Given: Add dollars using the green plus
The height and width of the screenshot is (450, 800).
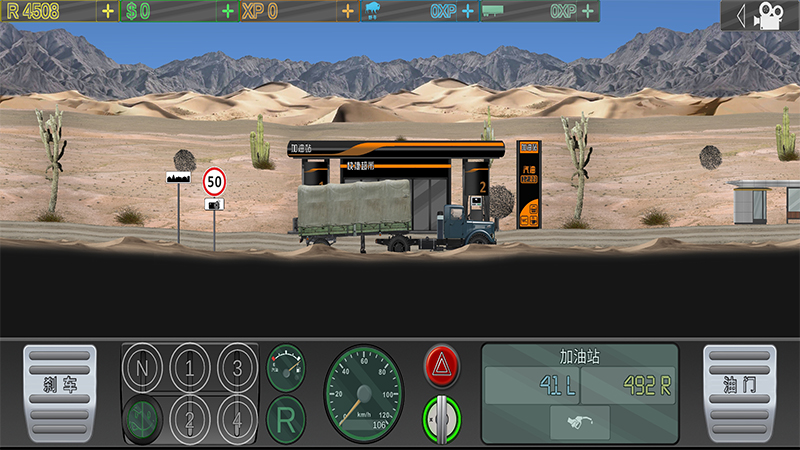Looking at the screenshot, I should click(228, 12).
